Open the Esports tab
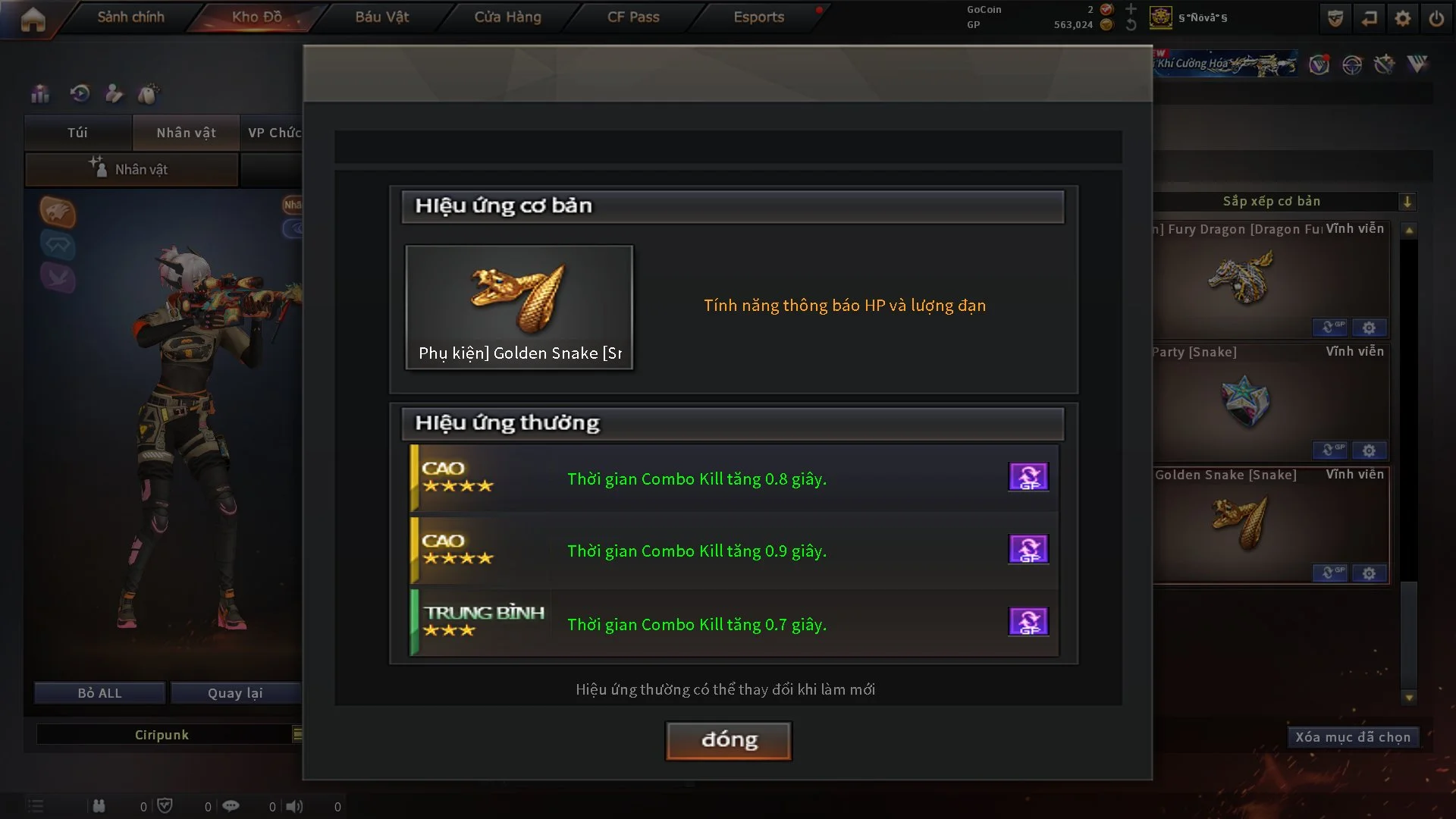 [758, 17]
